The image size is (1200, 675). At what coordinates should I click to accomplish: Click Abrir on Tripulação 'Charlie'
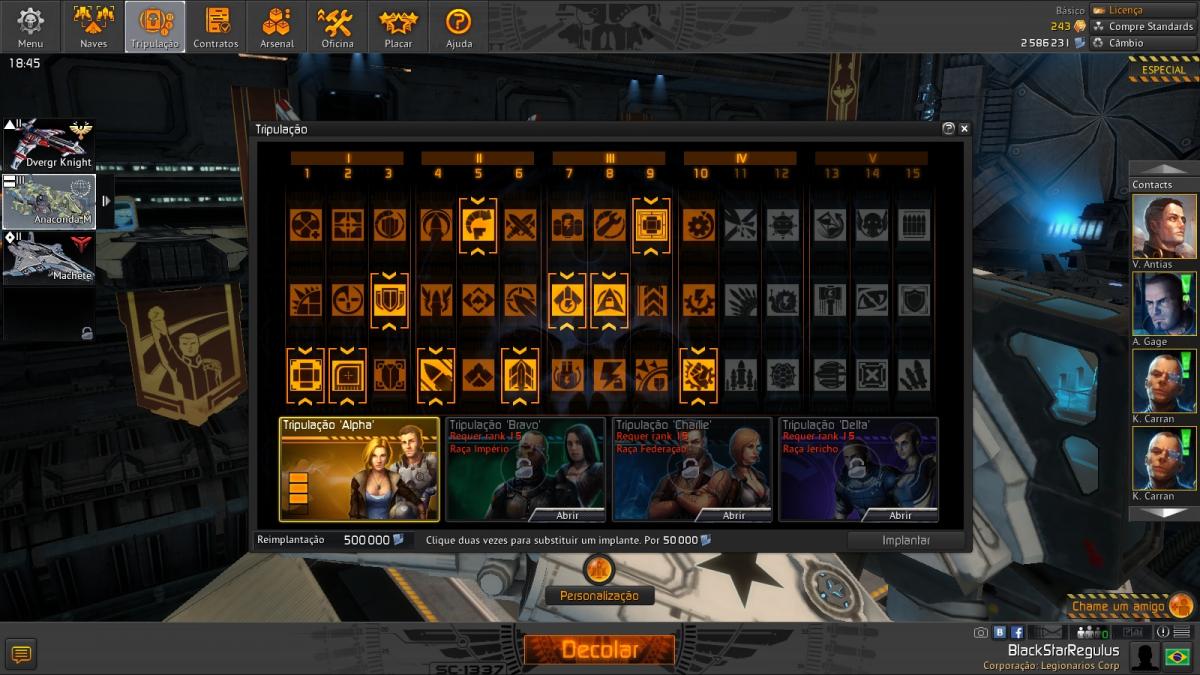[734, 515]
